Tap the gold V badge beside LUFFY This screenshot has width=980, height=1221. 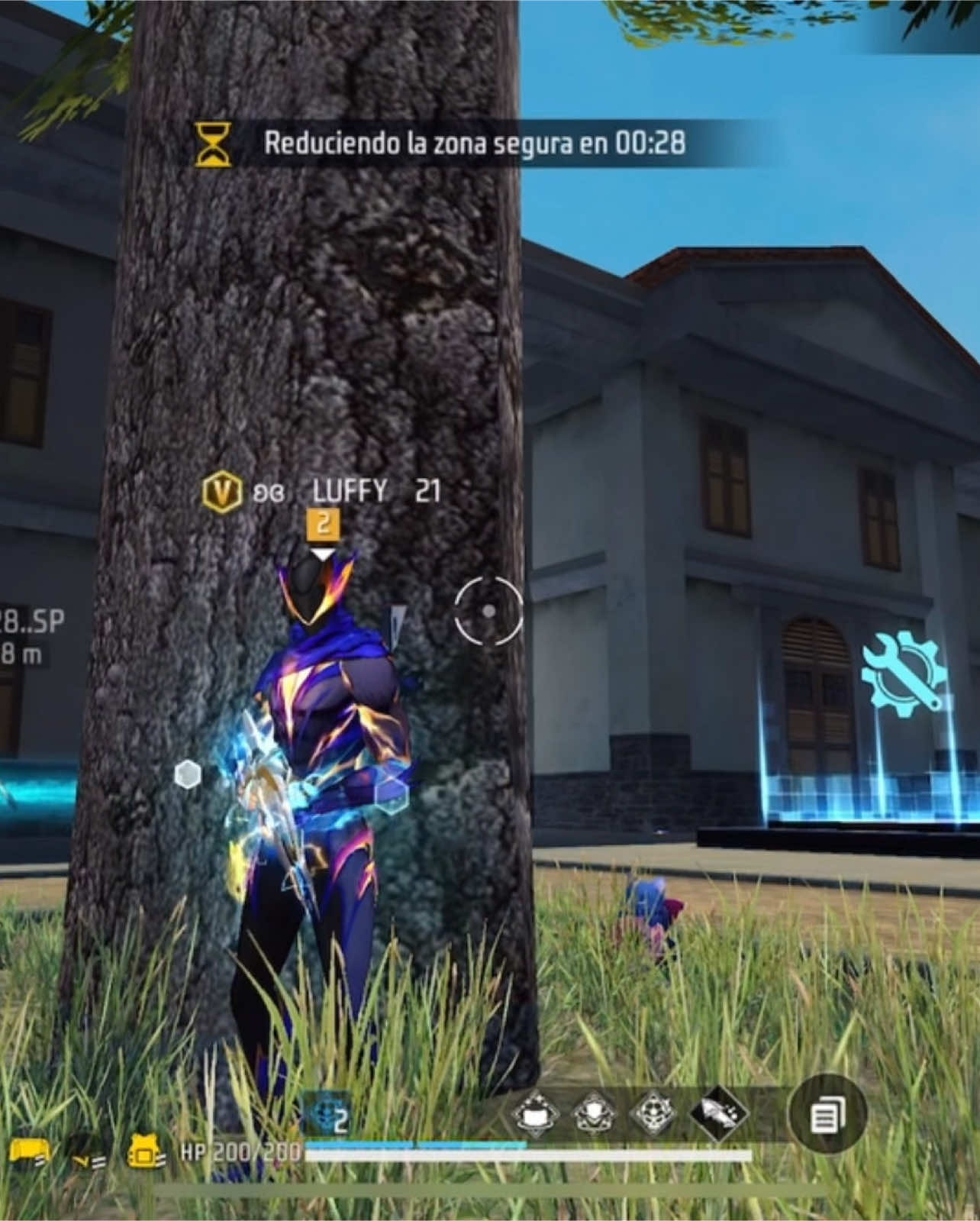(221, 493)
